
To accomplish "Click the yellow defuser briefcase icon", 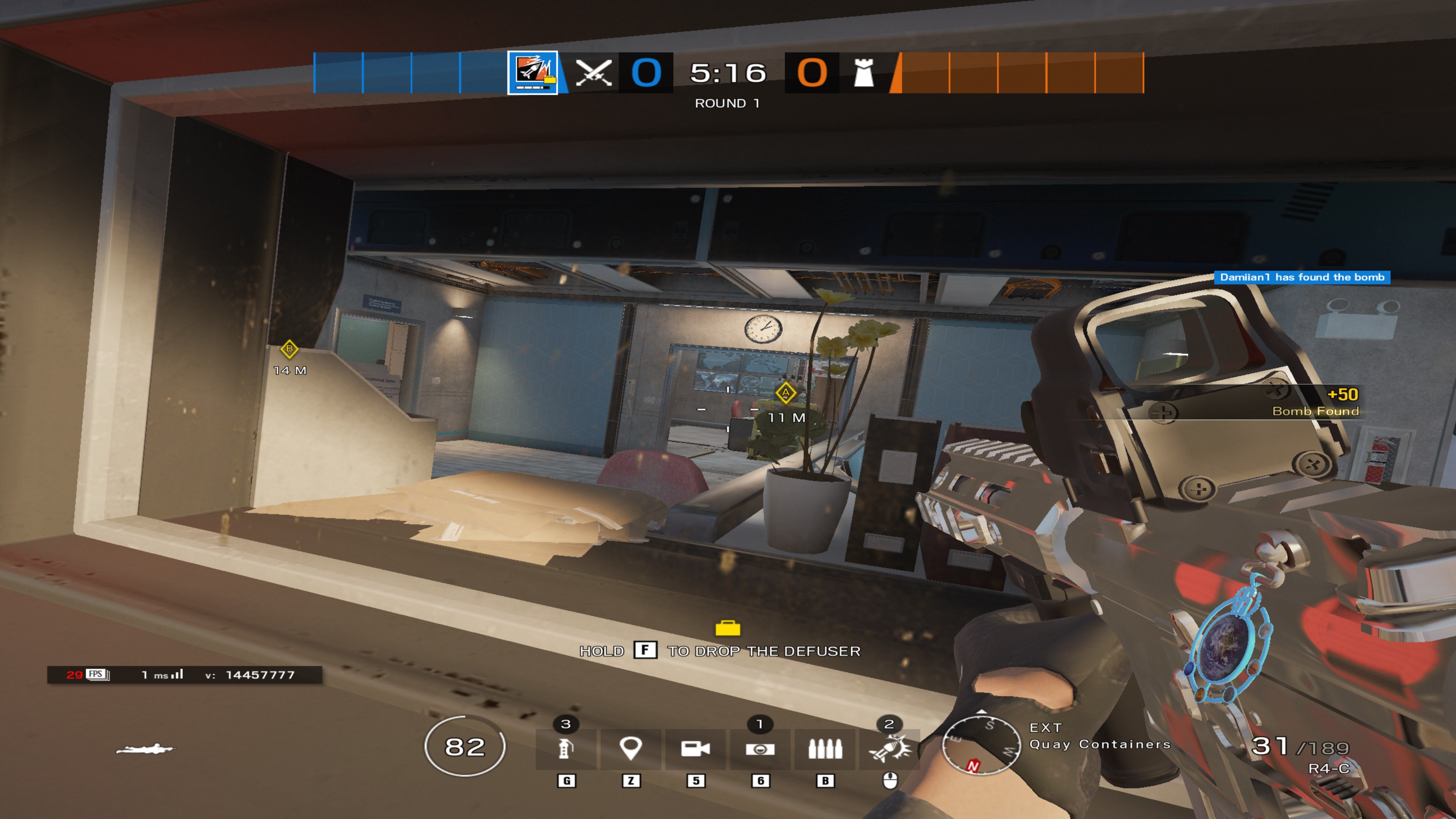I will pos(728,628).
